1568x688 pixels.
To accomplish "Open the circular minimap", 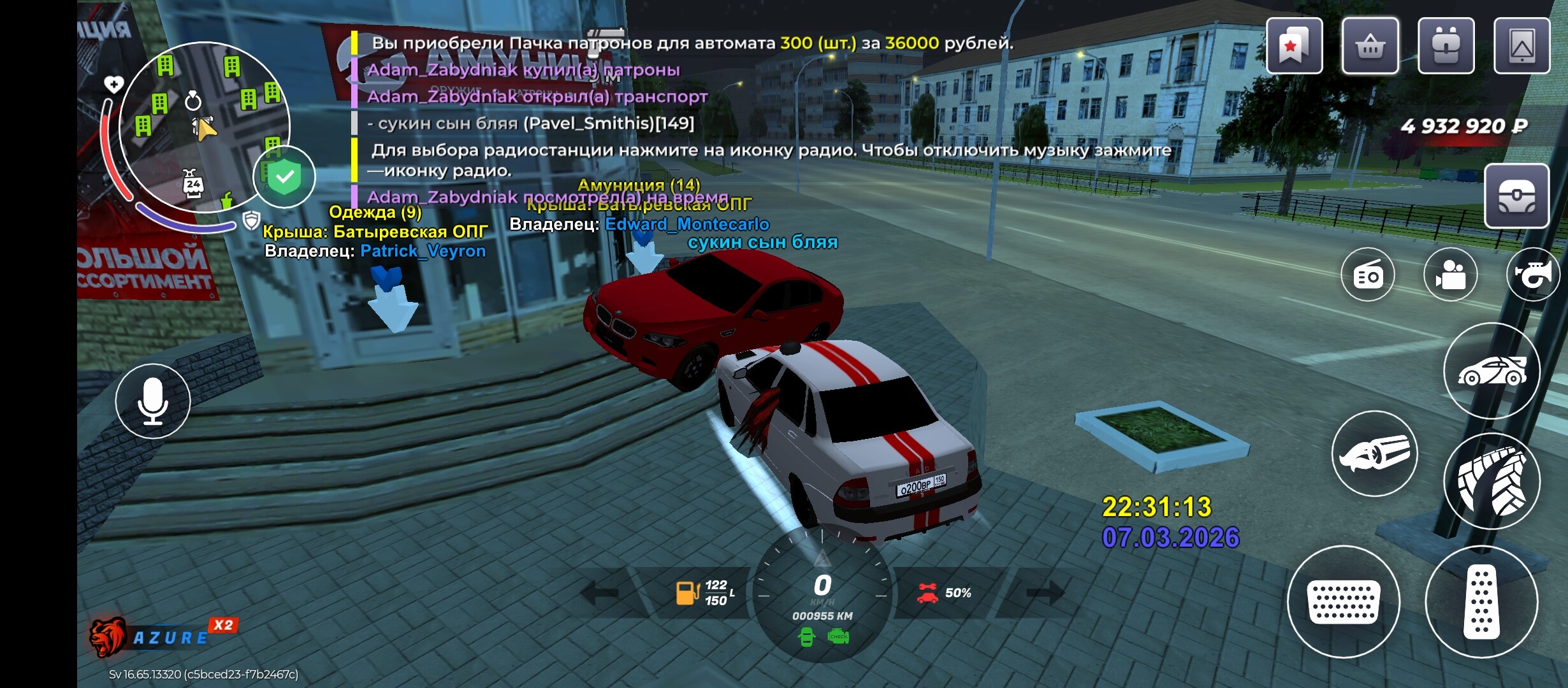I will tap(204, 126).
